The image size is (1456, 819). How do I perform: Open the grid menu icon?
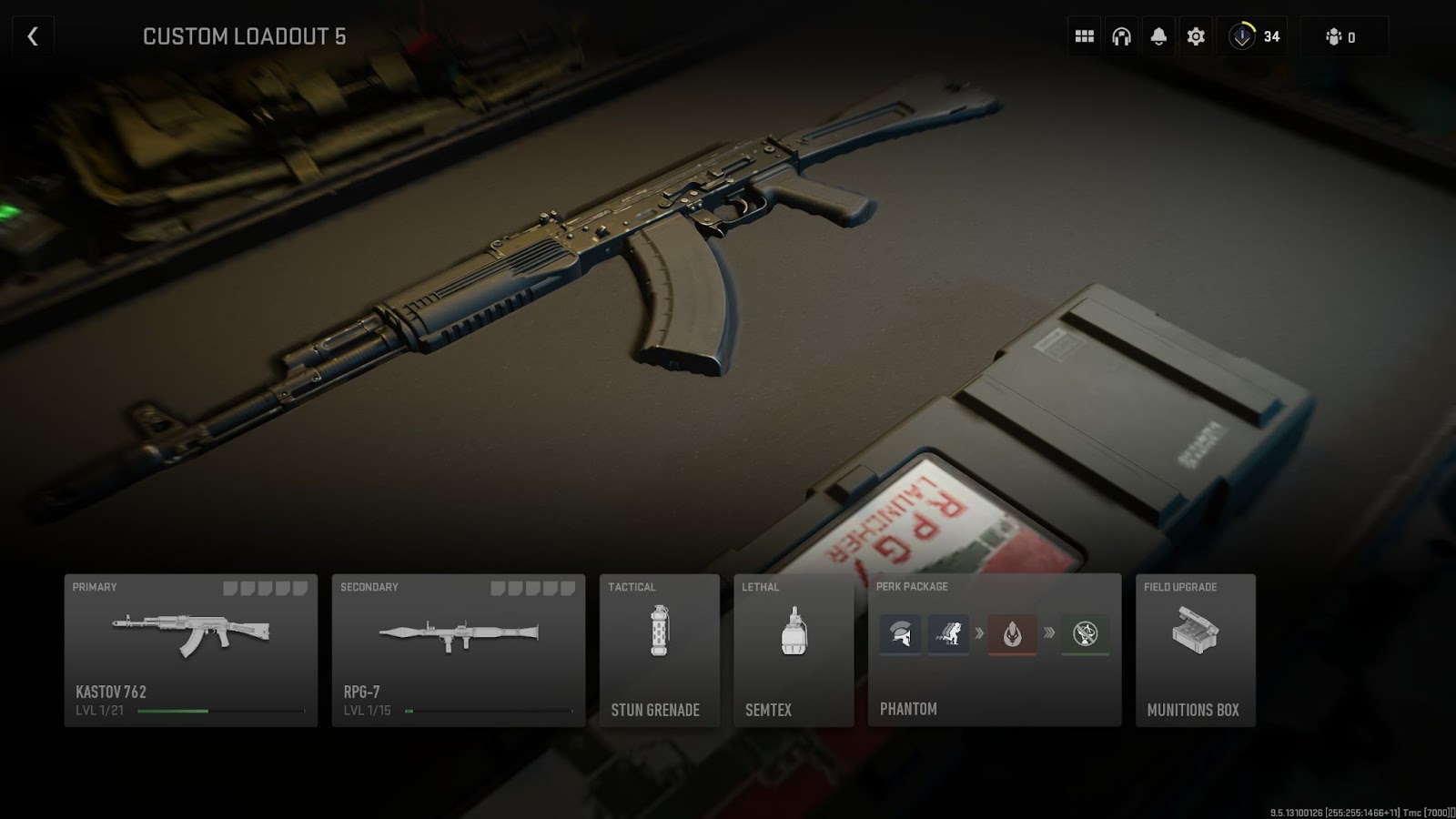pyautogui.click(x=1084, y=36)
